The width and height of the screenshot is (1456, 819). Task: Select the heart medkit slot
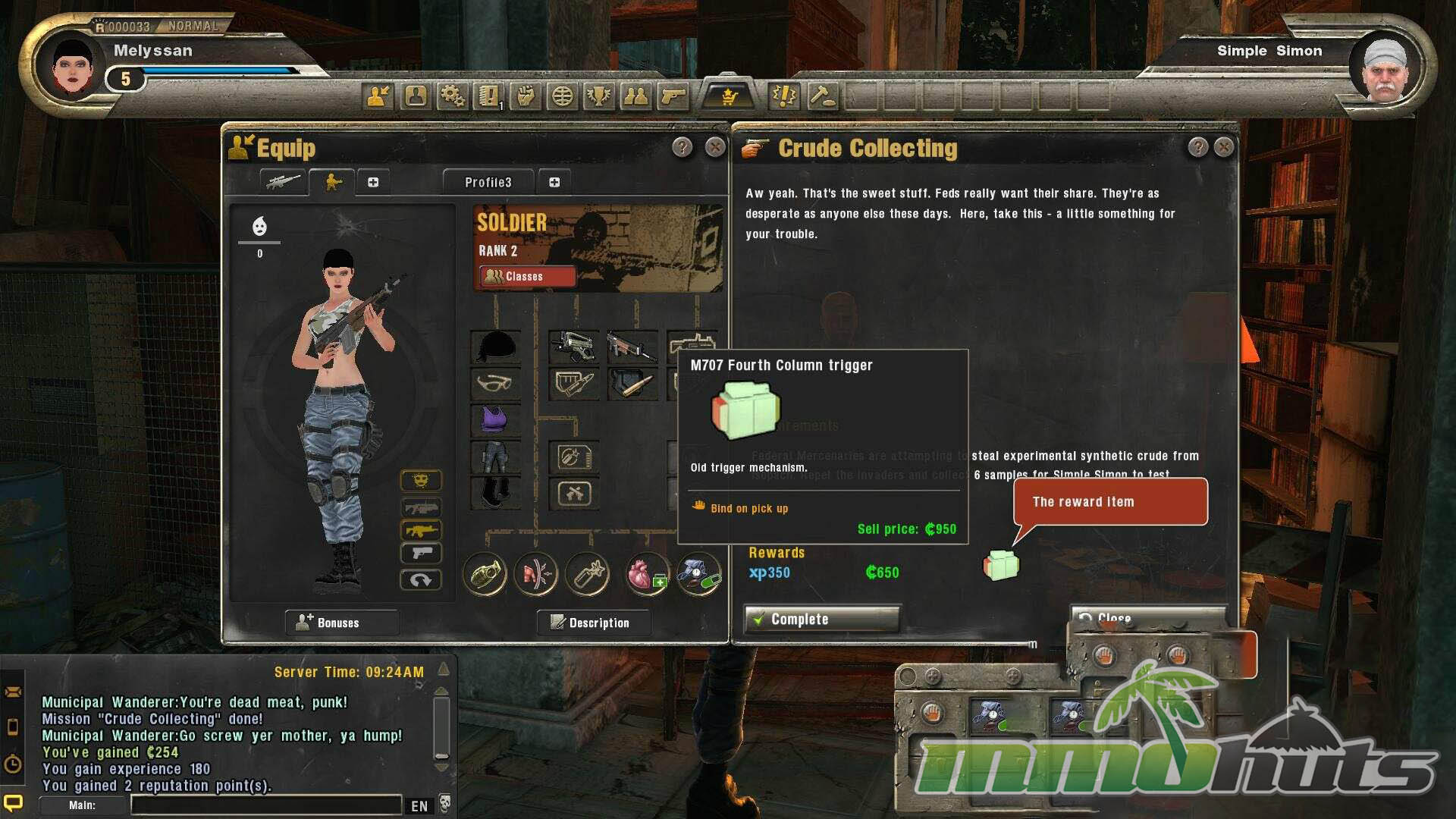click(x=645, y=574)
